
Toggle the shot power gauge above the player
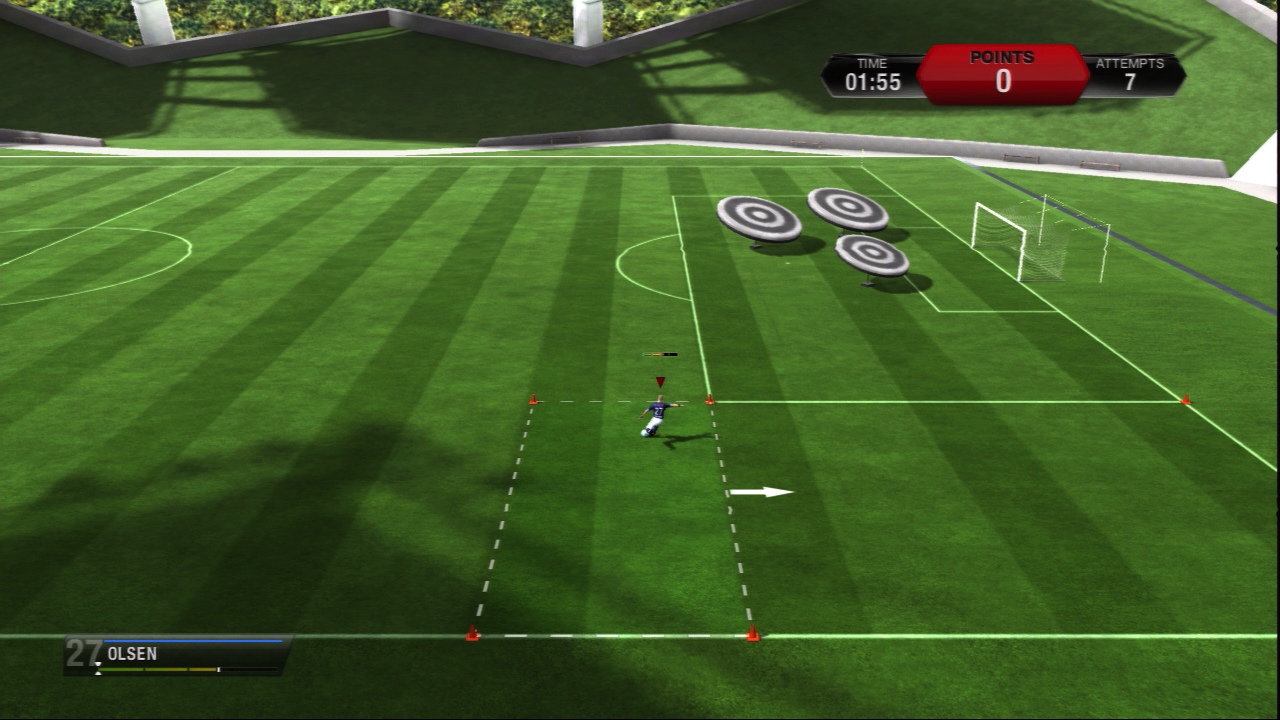pyautogui.click(x=660, y=354)
